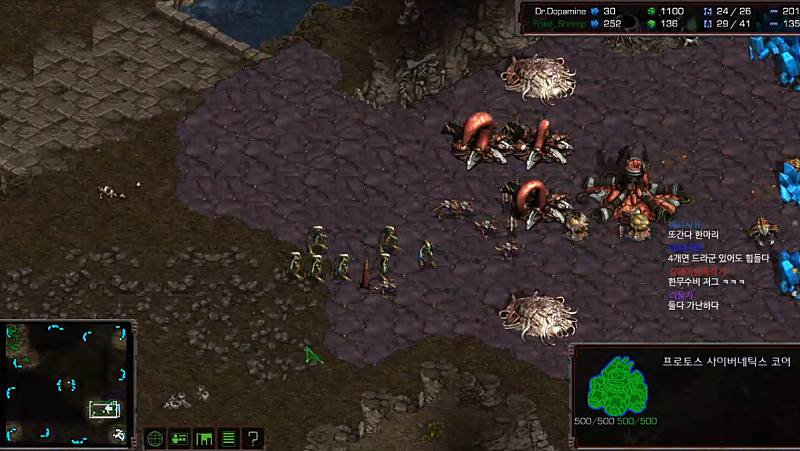Toggle the green bar-chart panel icon

click(x=205, y=438)
